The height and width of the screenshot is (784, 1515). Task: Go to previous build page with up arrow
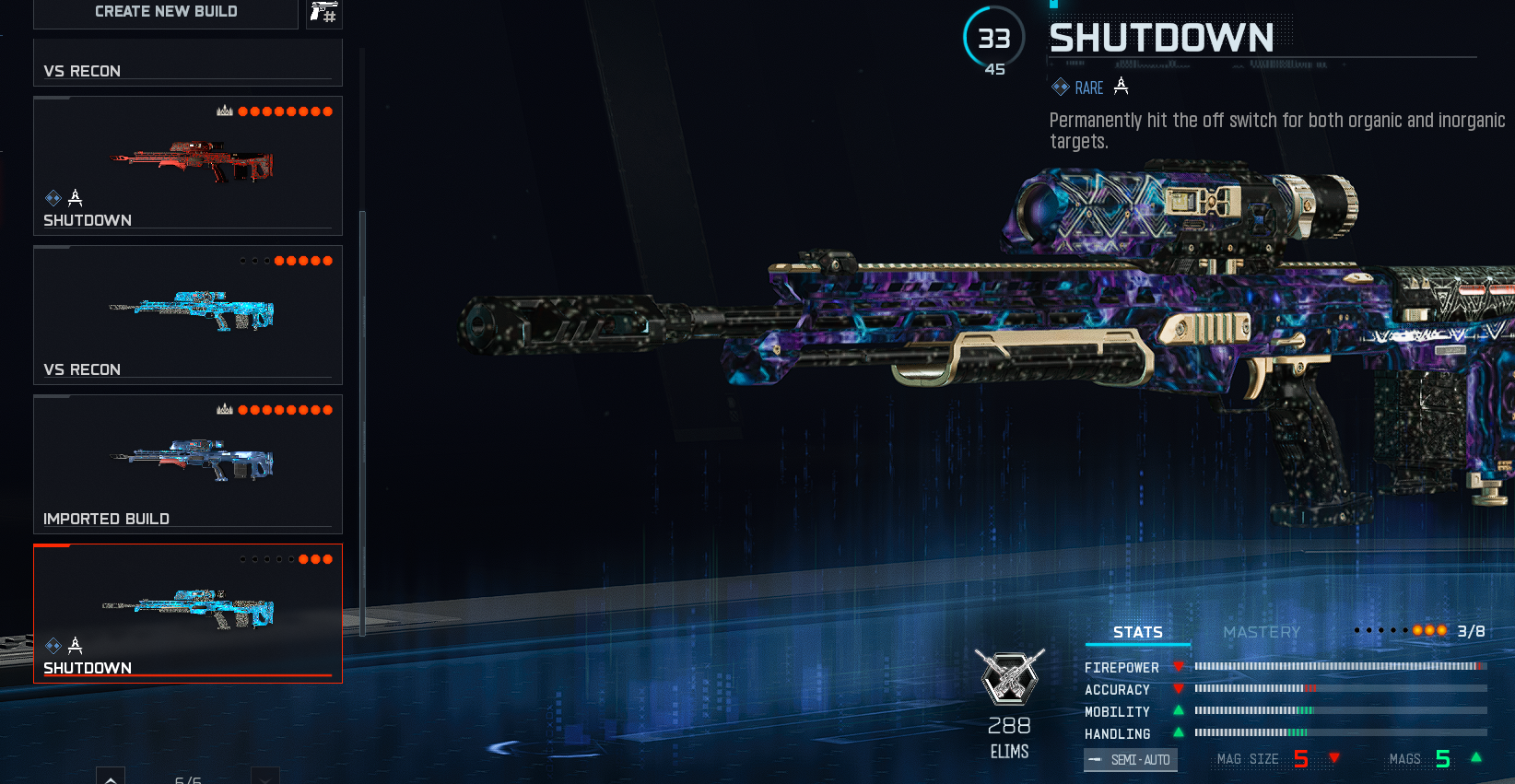[111, 777]
